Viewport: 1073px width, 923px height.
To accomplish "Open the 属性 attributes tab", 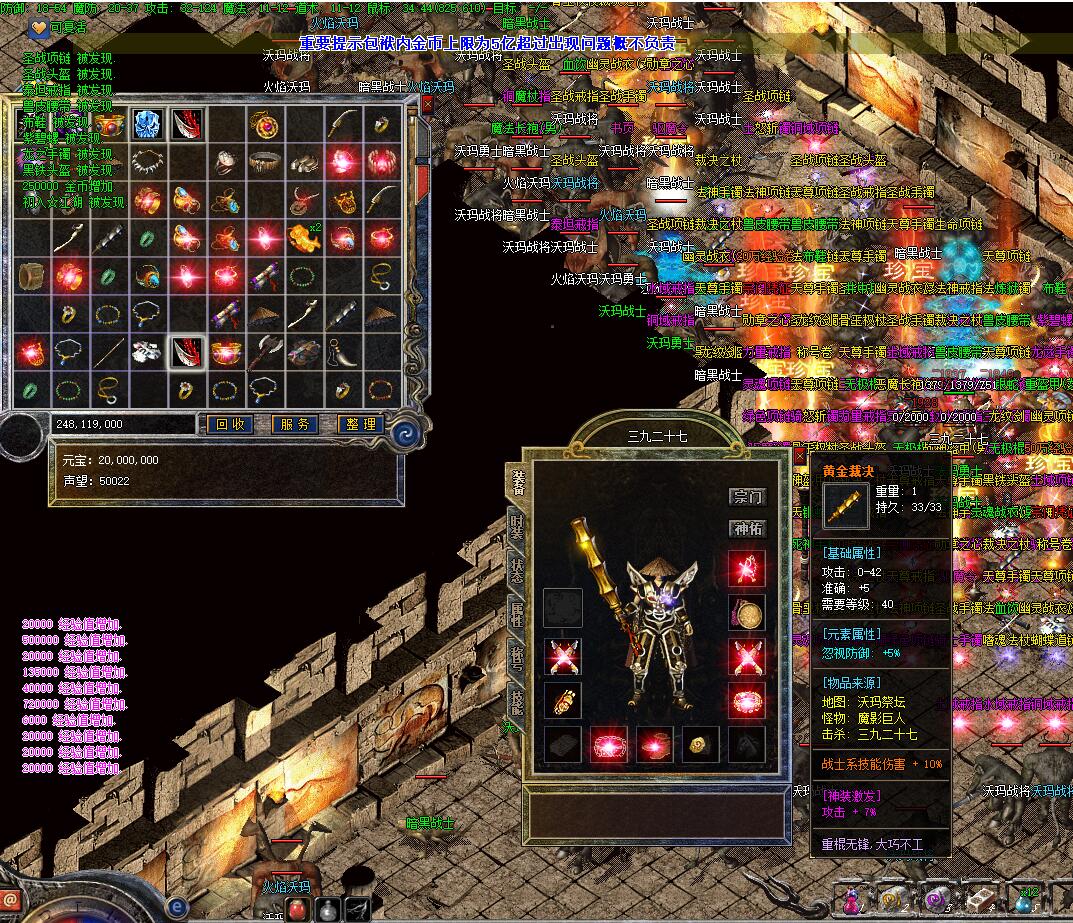I will click(517, 612).
